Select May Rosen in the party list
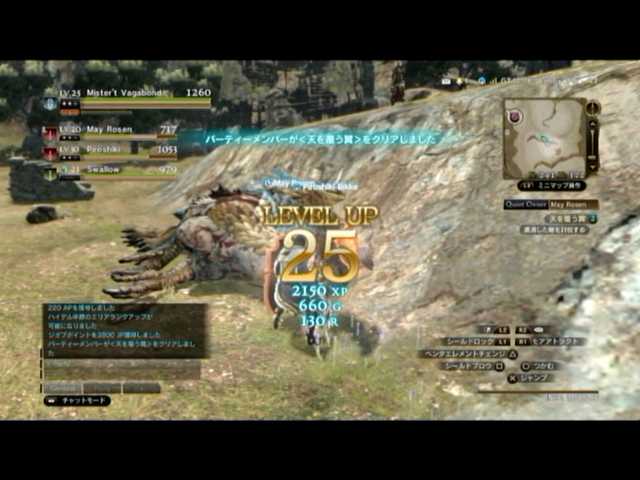 tap(110, 131)
